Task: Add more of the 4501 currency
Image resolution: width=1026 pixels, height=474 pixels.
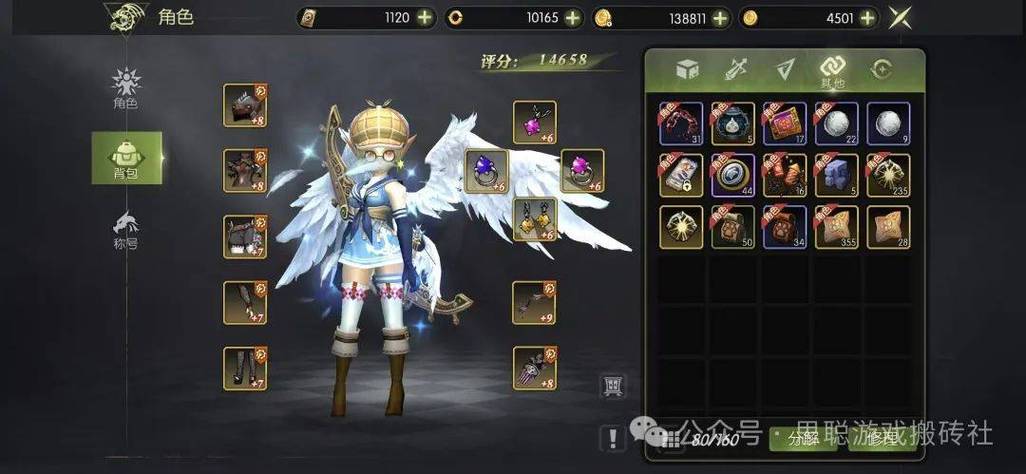Action: 868,17
